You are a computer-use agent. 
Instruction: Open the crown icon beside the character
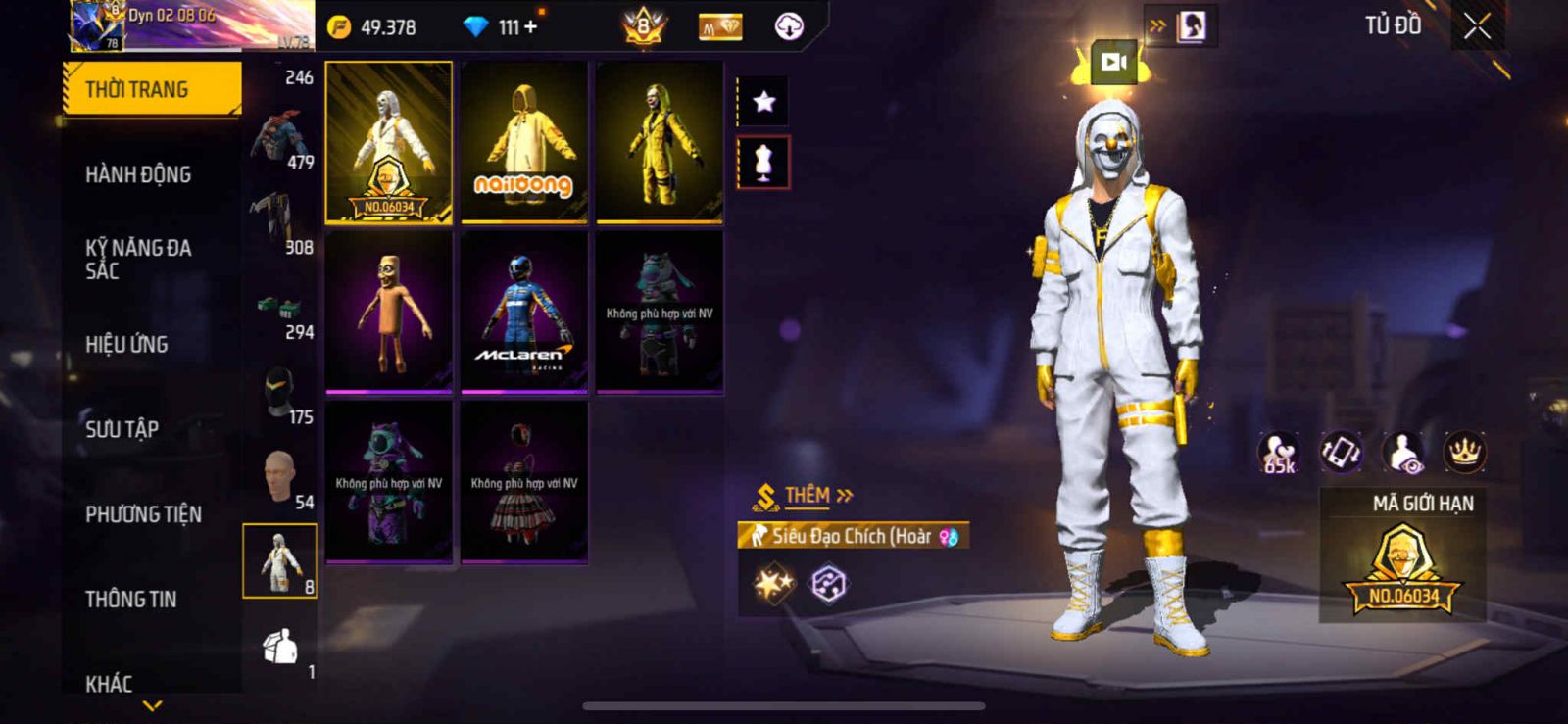point(1464,452)
